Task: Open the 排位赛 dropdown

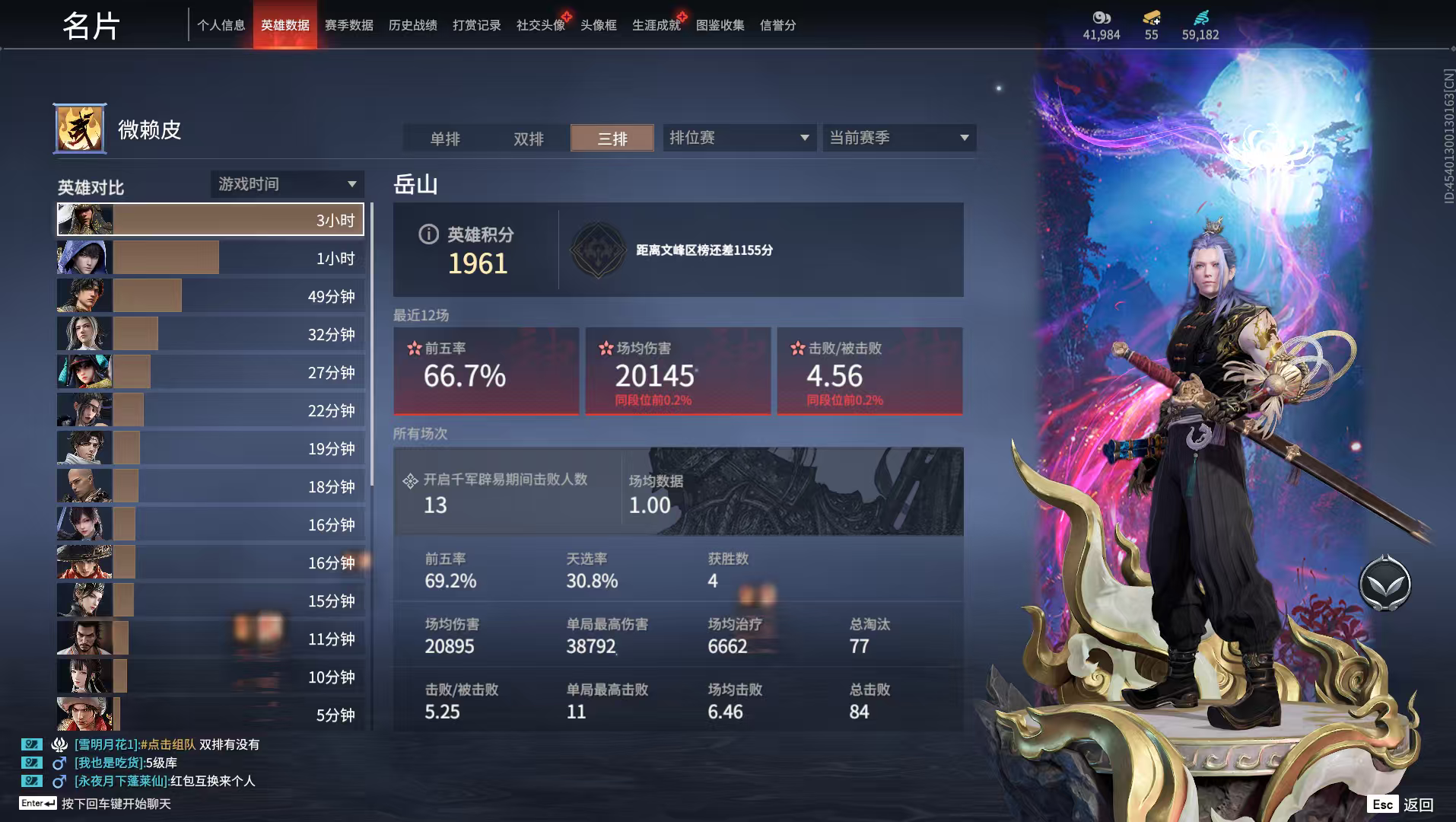Action: click(x=739, y=138)
